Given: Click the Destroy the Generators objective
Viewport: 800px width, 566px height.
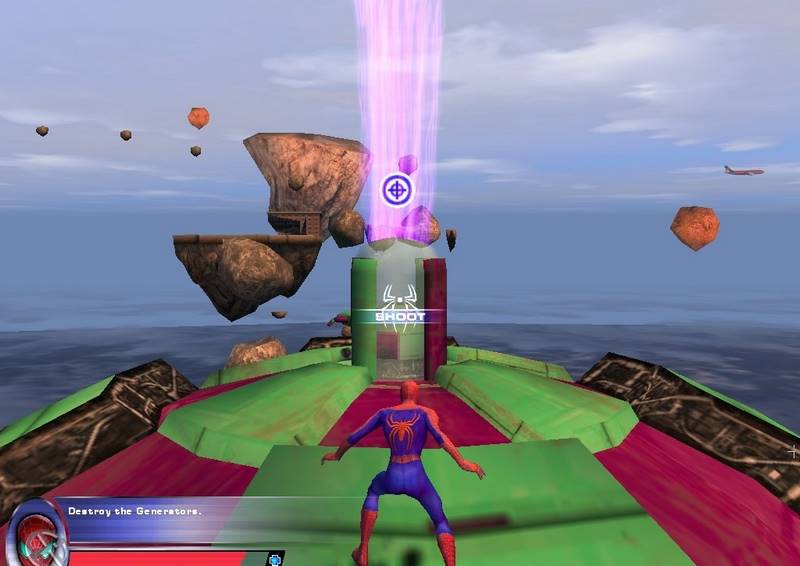Looking at the screenshot, I should click(x=135, y=511).
